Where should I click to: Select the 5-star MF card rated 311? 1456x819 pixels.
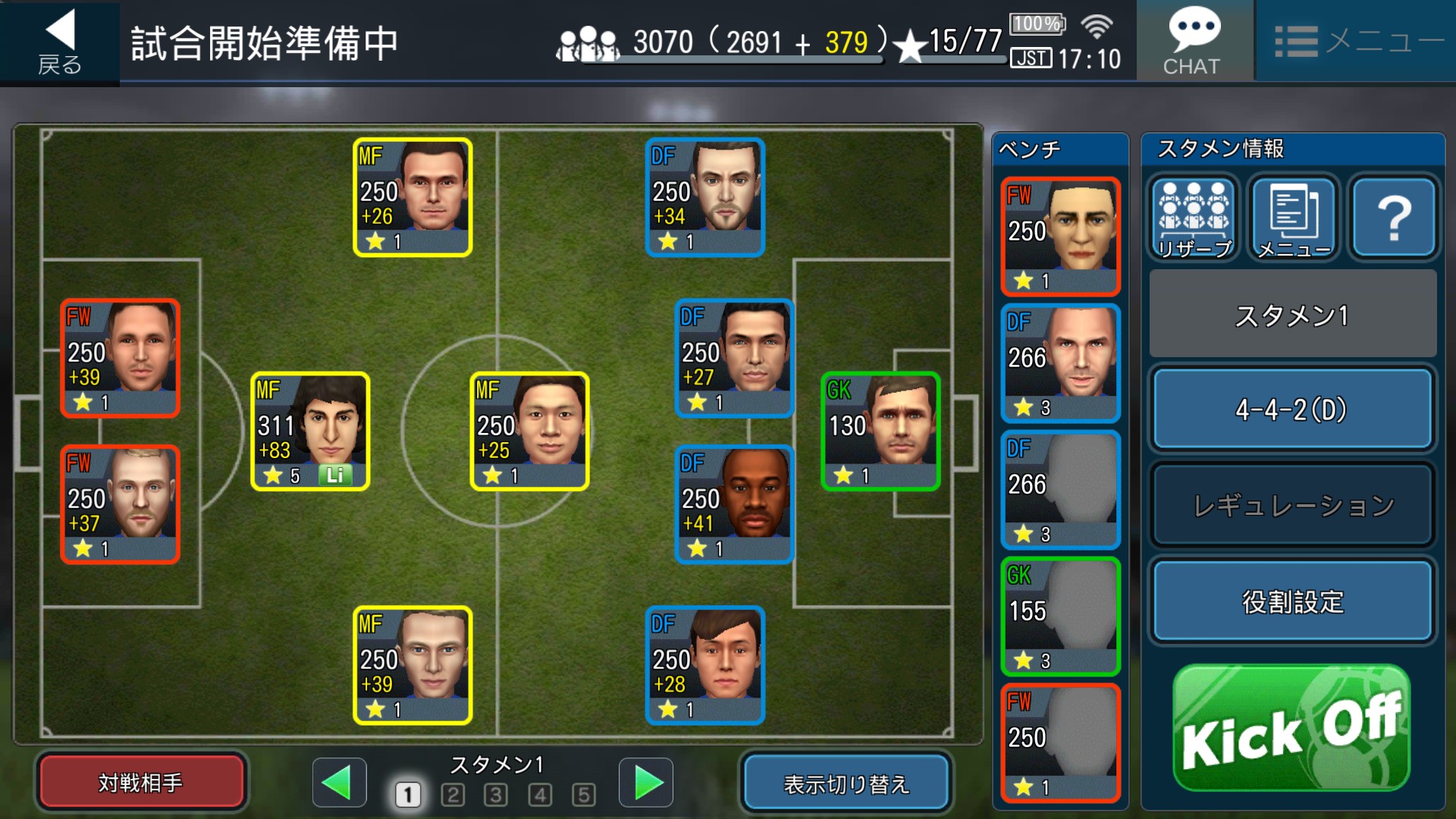point(310,431)
